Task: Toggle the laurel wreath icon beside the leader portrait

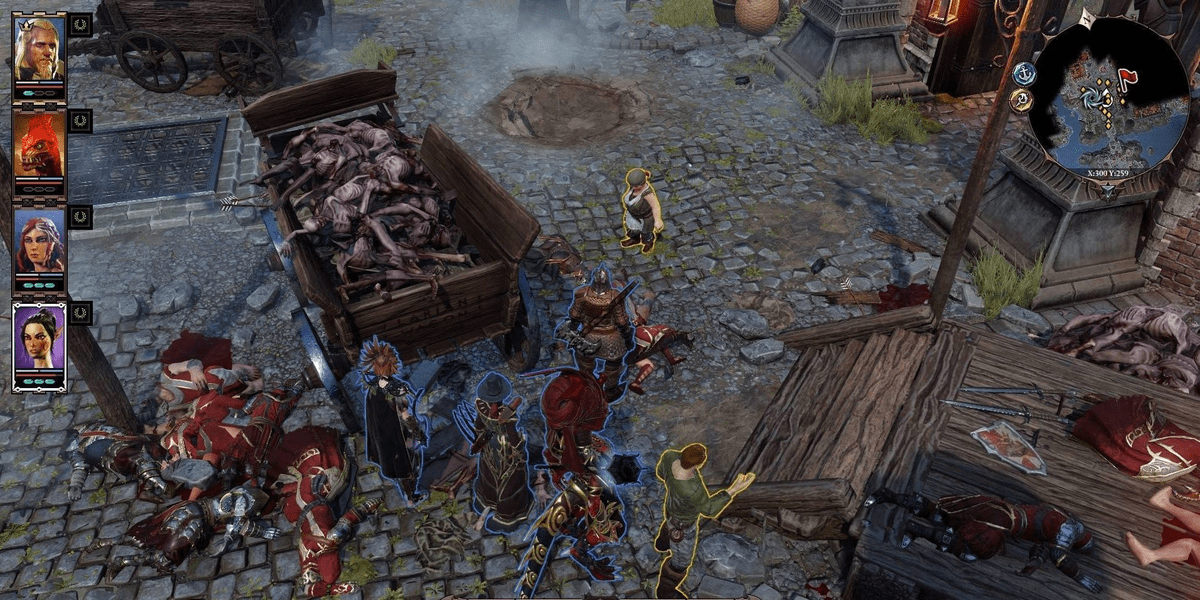Action: click(x=80, y=25)
